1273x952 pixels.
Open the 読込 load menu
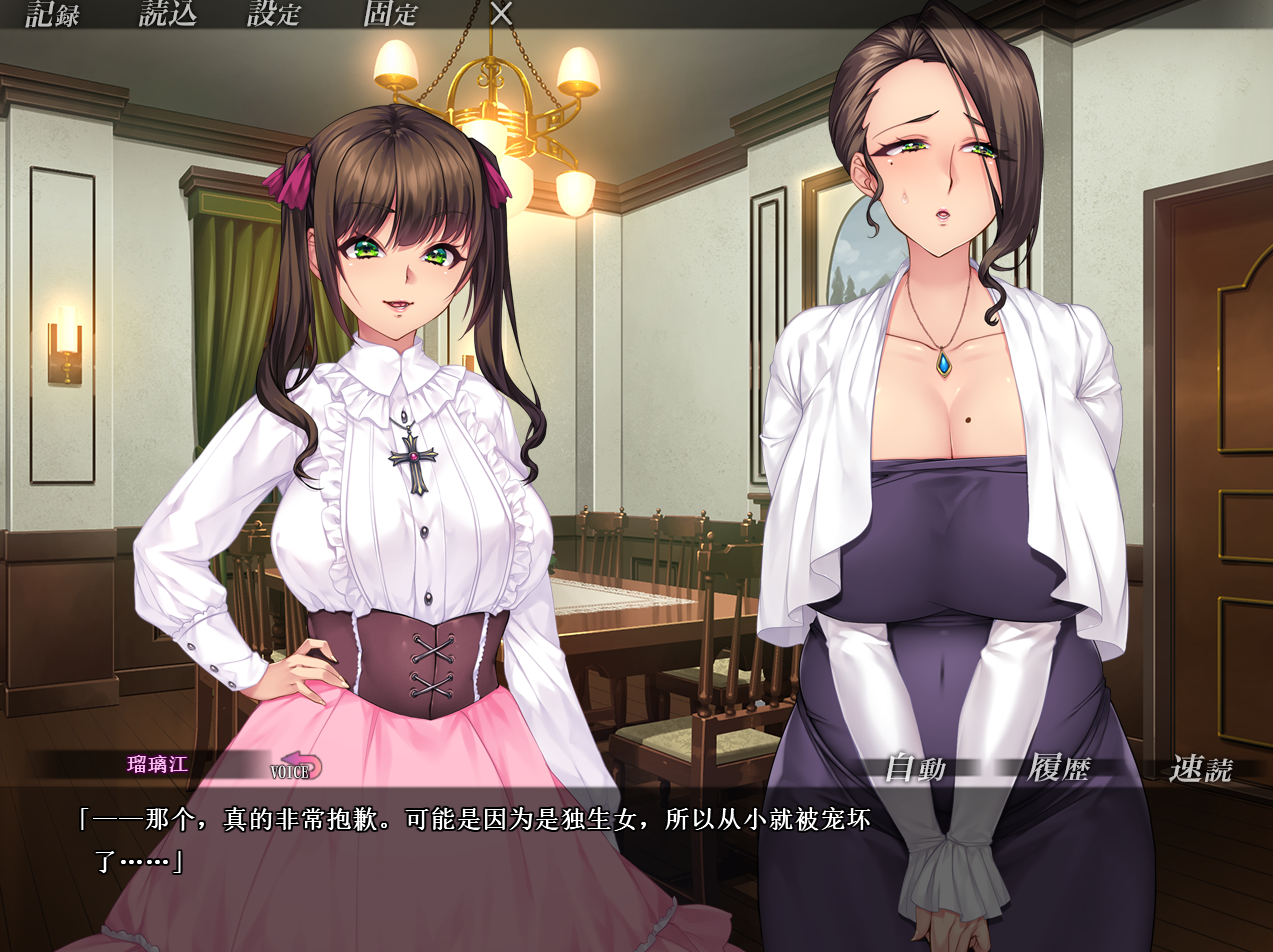tap(167, 14)
